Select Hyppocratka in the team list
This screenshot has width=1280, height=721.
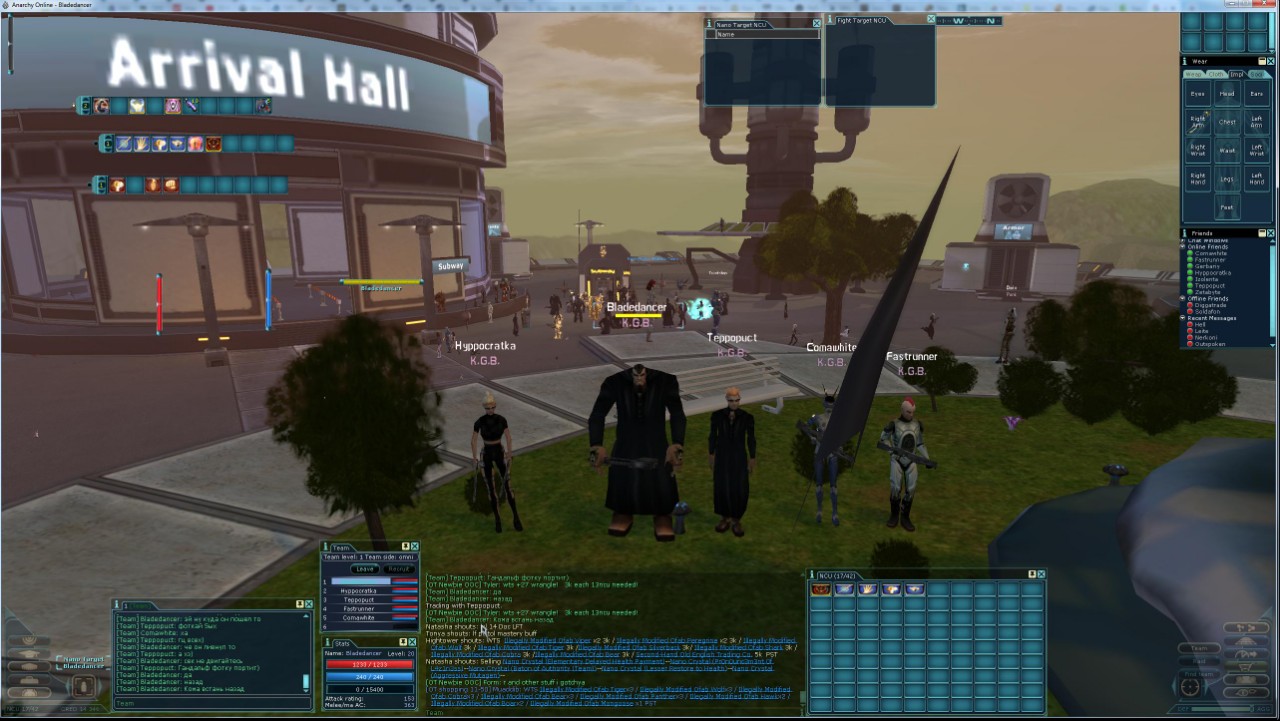pyautogui.click(x=358, y=591)
